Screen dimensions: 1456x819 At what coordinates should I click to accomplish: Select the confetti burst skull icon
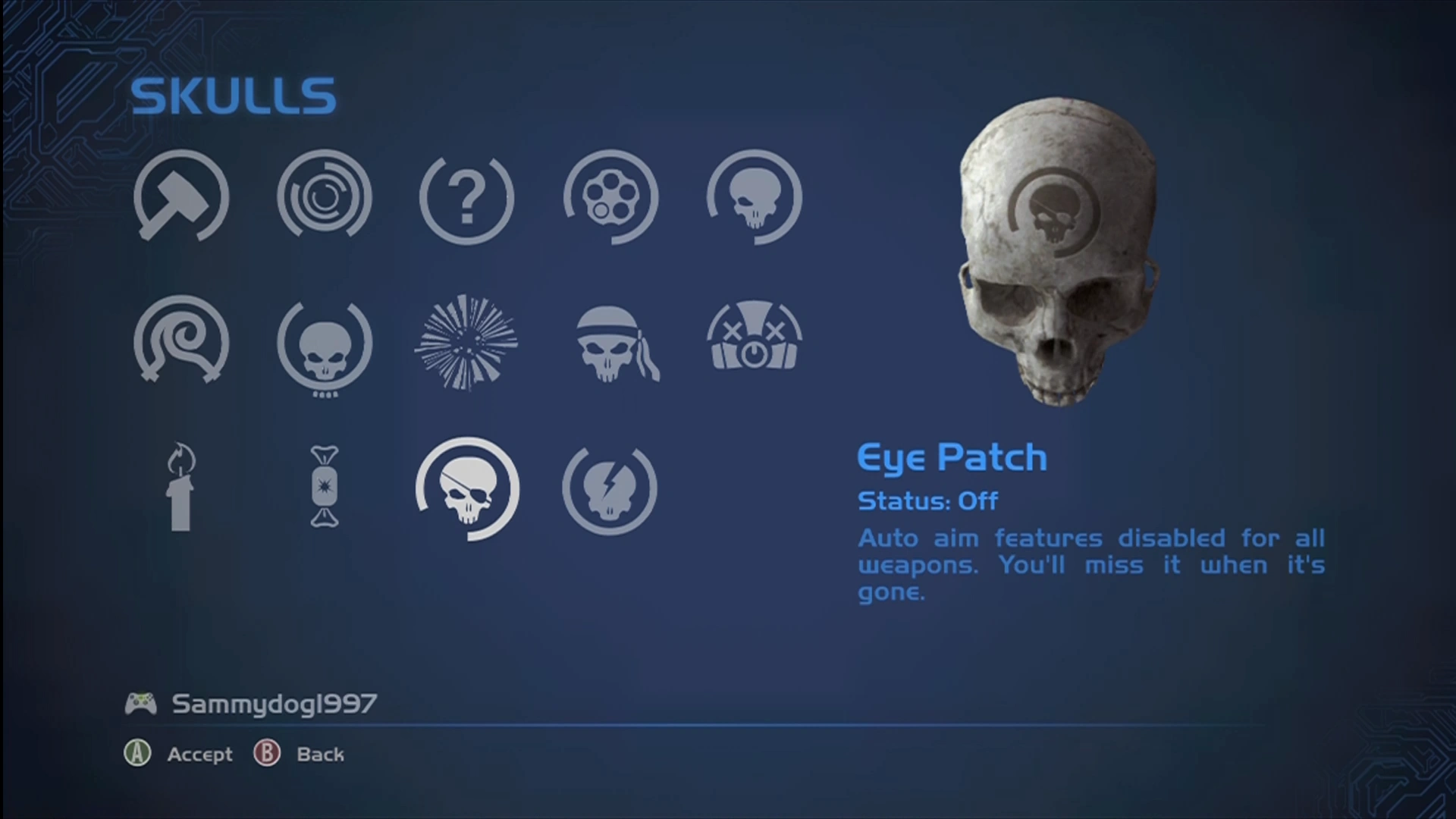[x=466, y=343]
